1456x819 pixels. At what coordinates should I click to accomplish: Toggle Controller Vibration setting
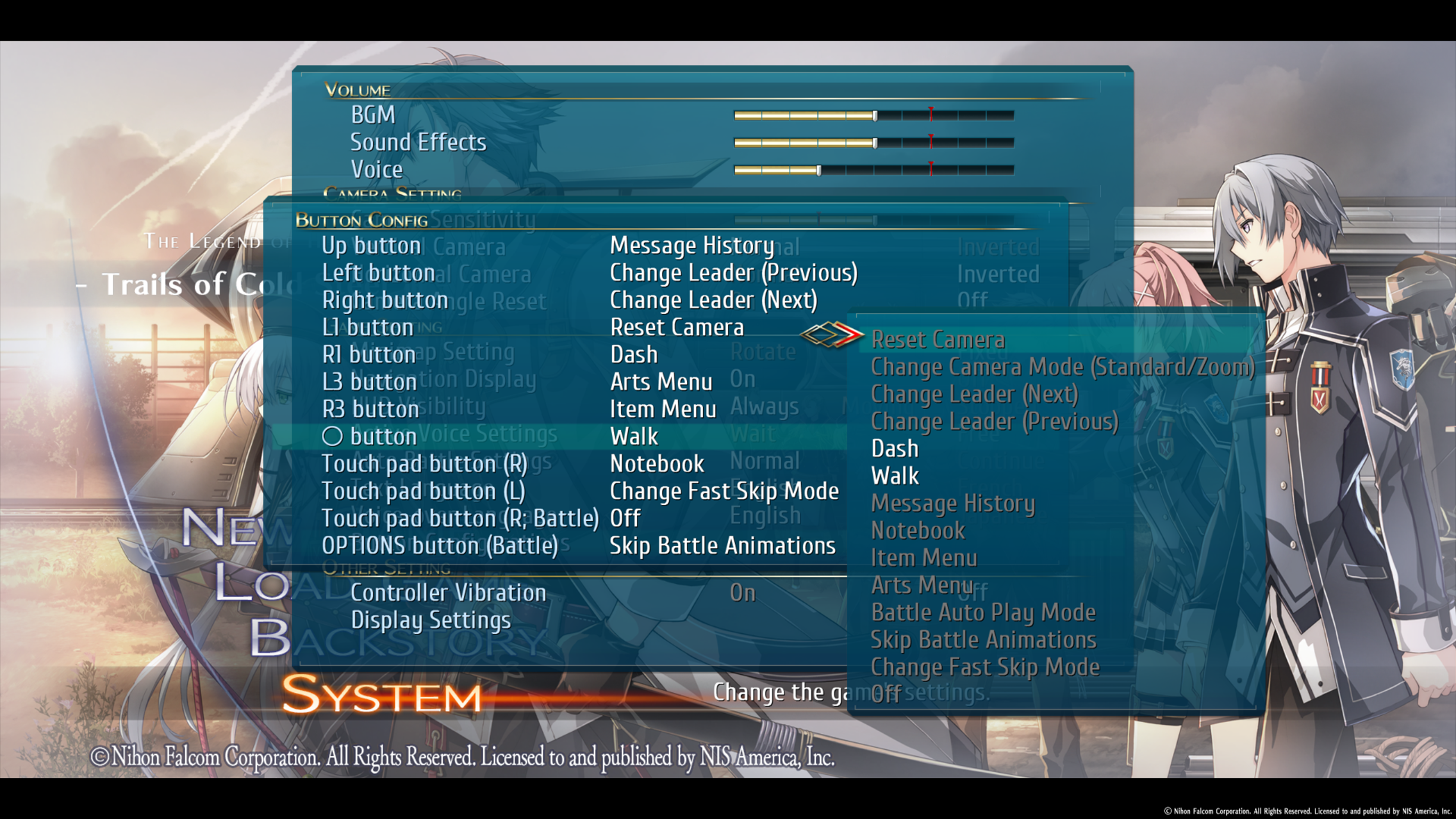[448, 592]
